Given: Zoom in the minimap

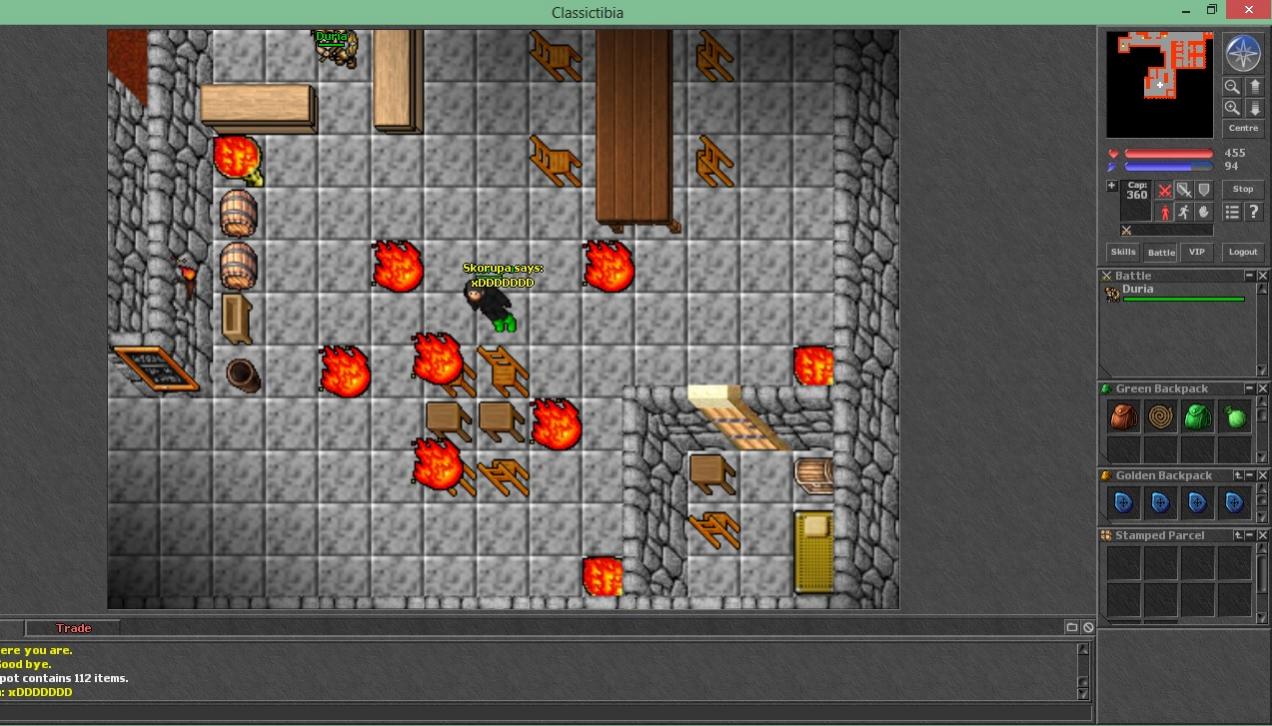Looking at the screenshot, I should coord(1232,108).
